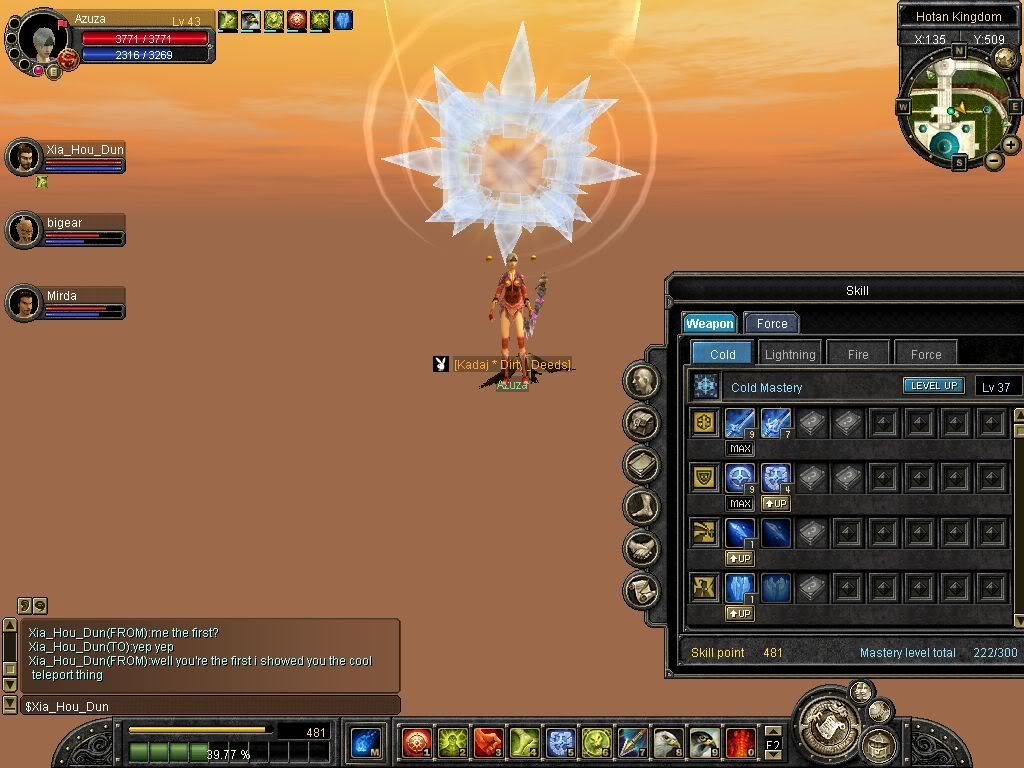
Task: Switch to the Lightning mastery tab
Action: tap(790, 354)
